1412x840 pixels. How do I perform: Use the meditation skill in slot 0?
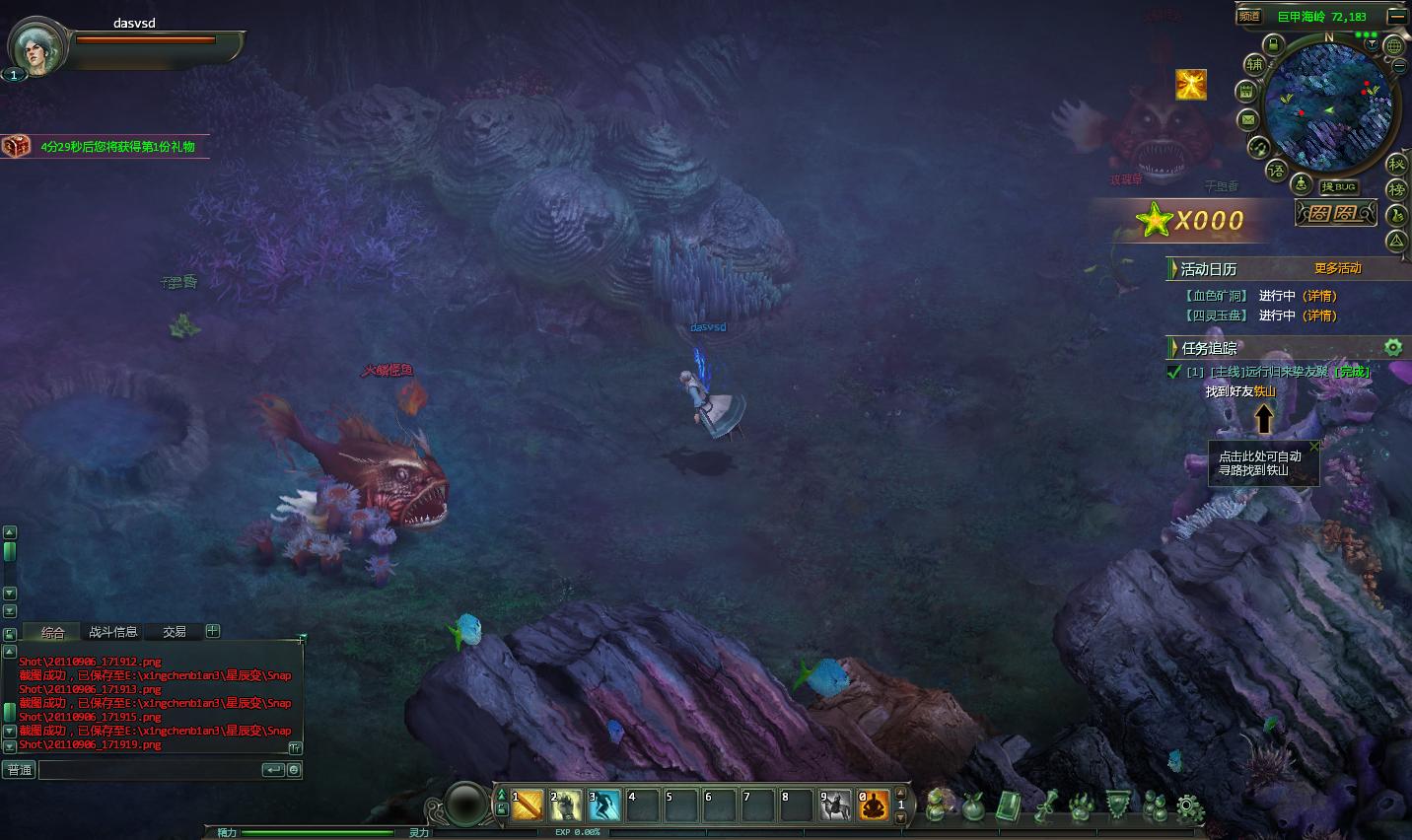(874, 805)
